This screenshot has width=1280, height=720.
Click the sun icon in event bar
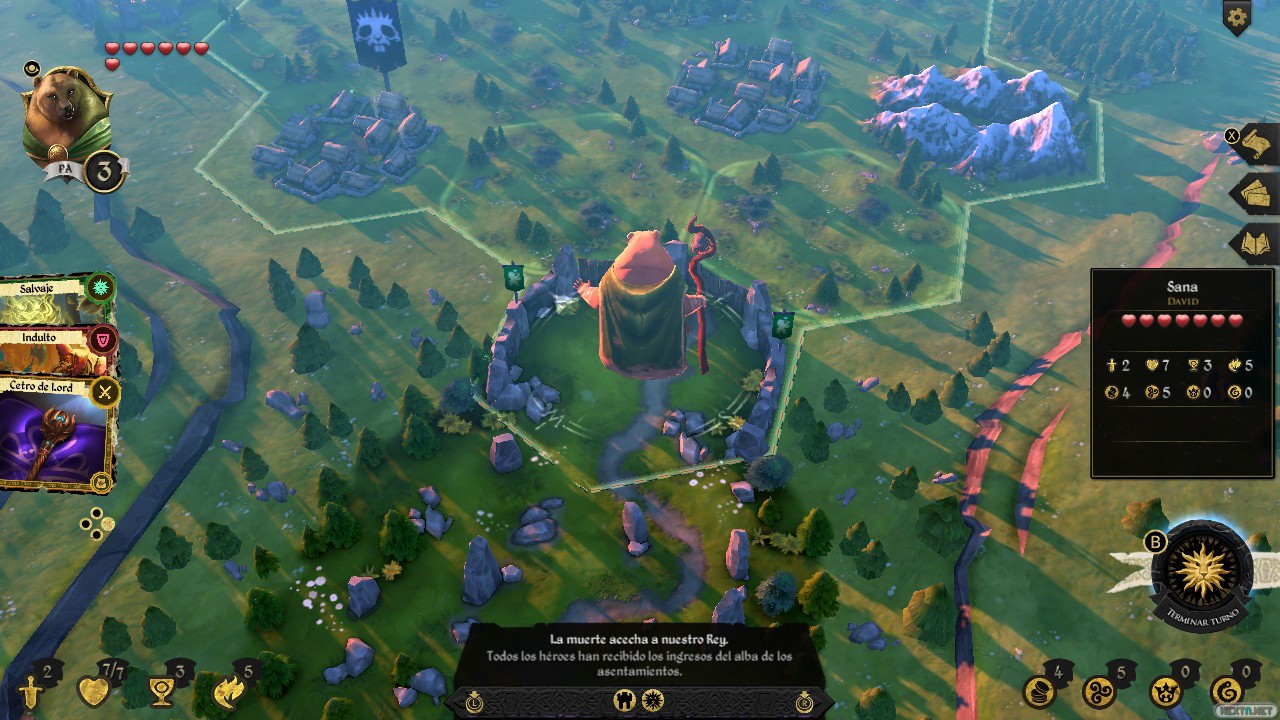point(652,701)
